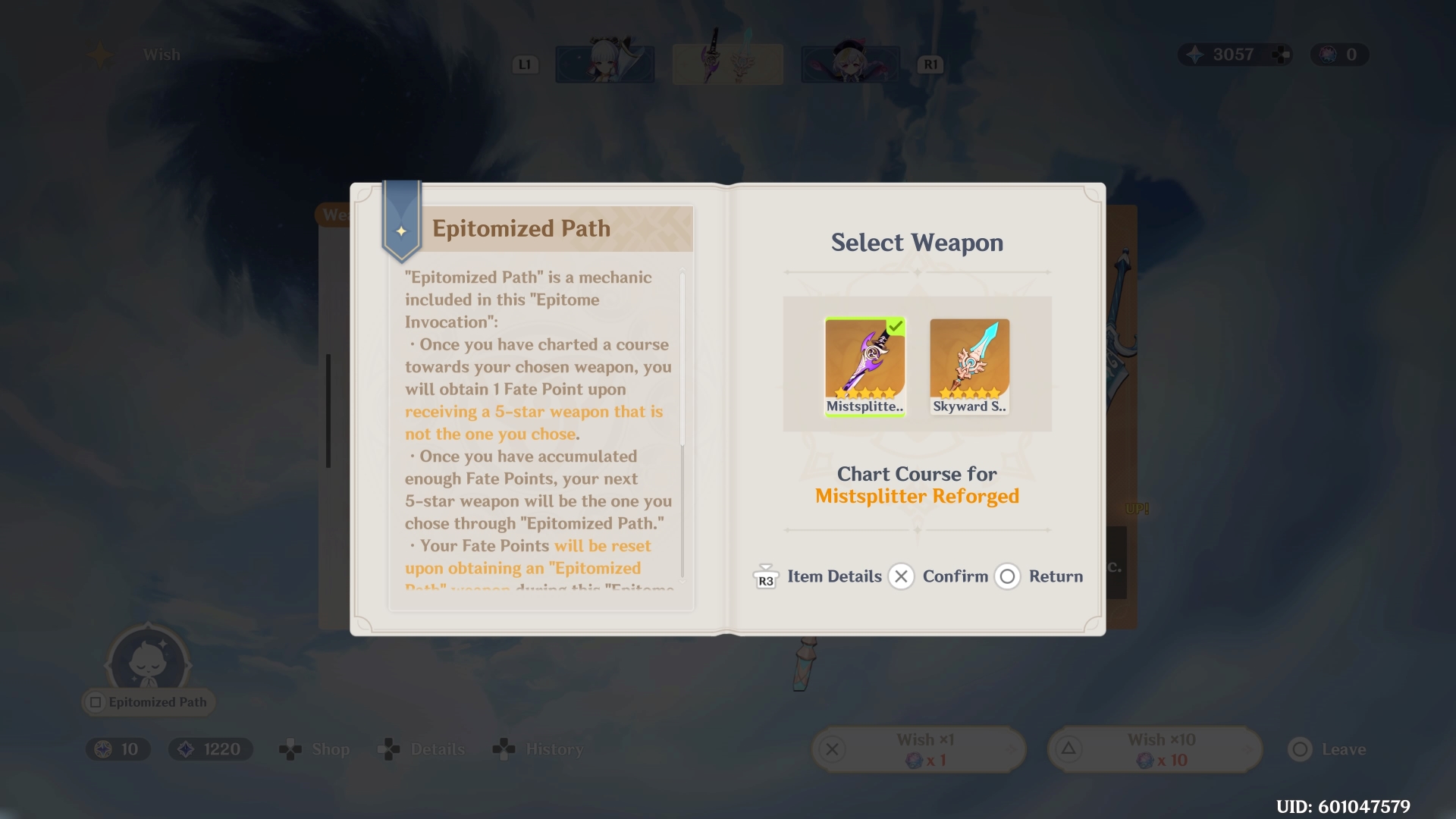
Task: Switch to the Ayaka character banner tab
Action: click(x=604, y=64)
